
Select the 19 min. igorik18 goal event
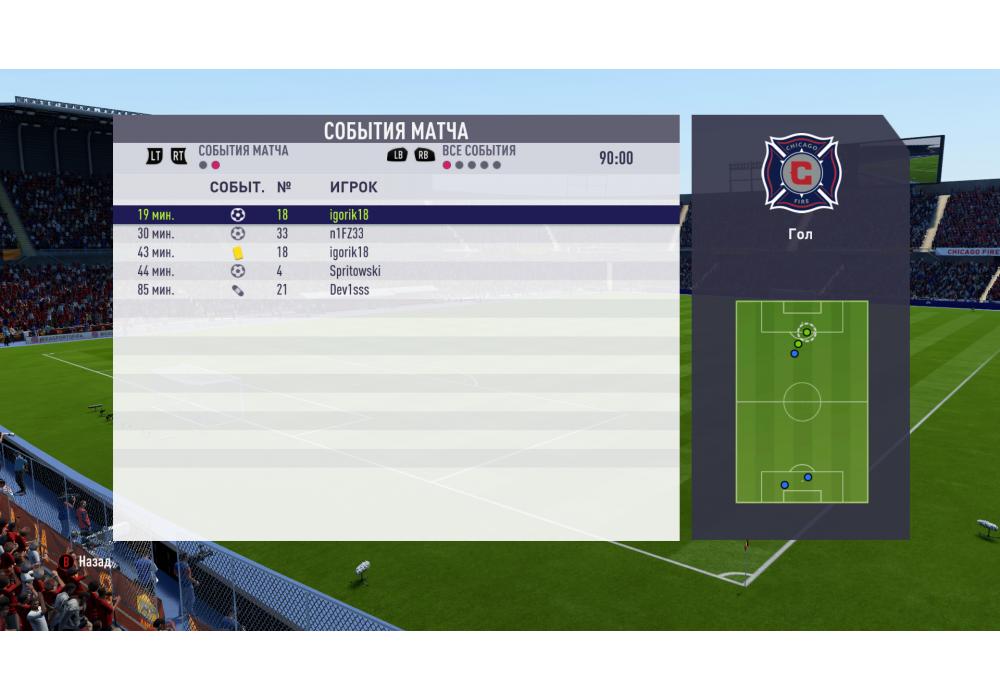click(x=395, y=215)
